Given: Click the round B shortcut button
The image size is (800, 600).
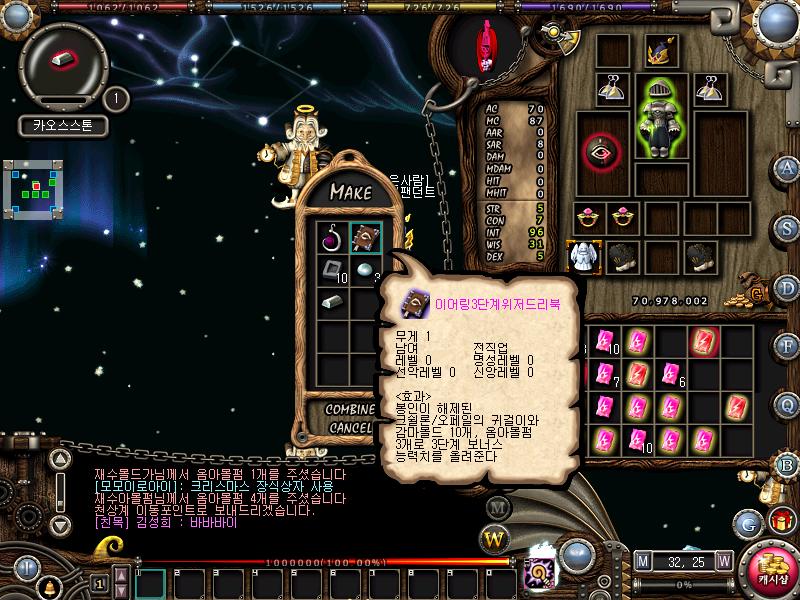Looking at the screenshot, I should click(x=788, y=465).
